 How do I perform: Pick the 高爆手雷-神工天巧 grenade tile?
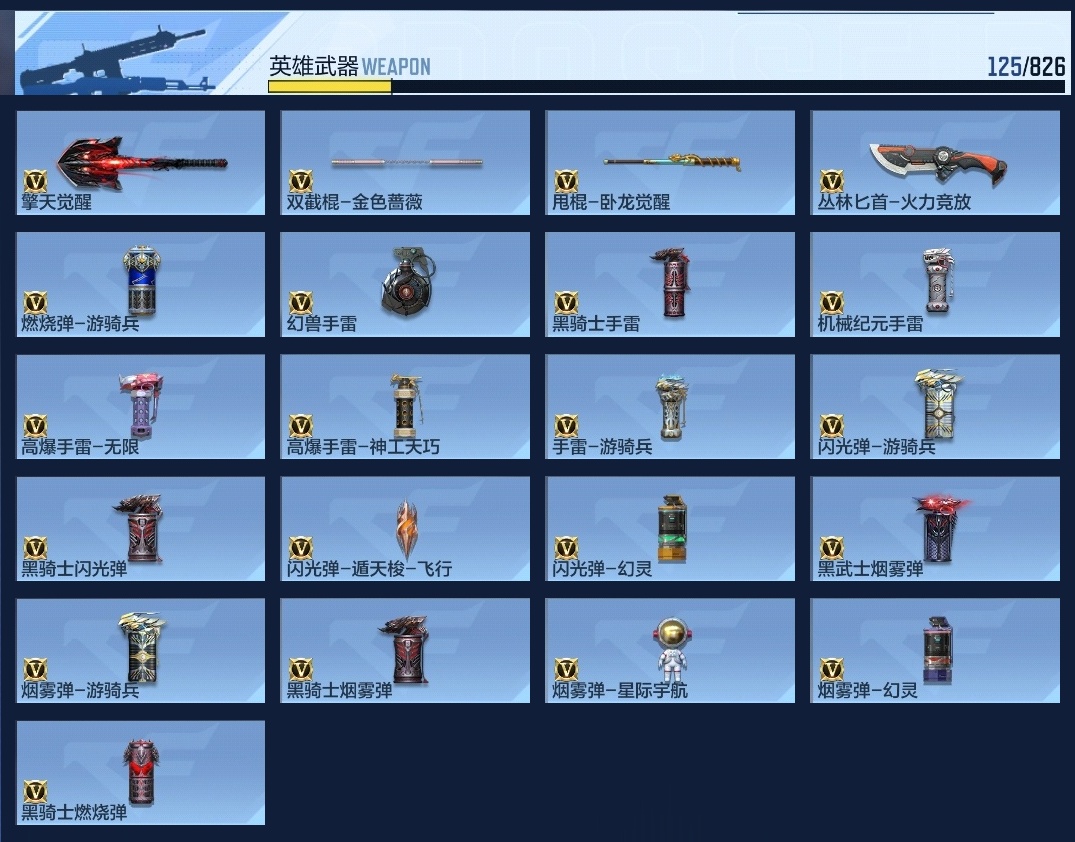tap(405, 406)
